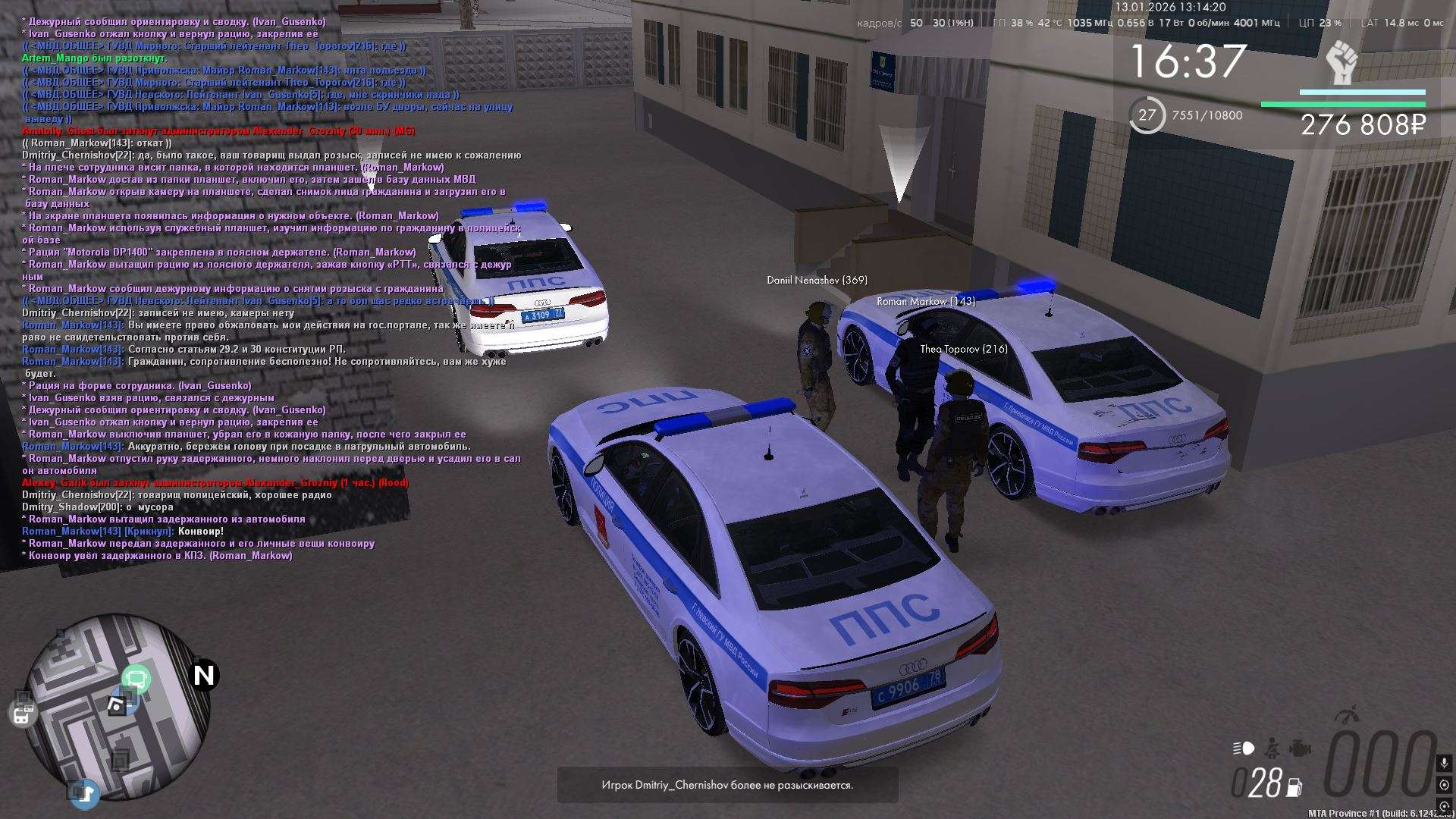Click the fuel pump icon
Screen dimensions: 1456x819
[1294, 788]
